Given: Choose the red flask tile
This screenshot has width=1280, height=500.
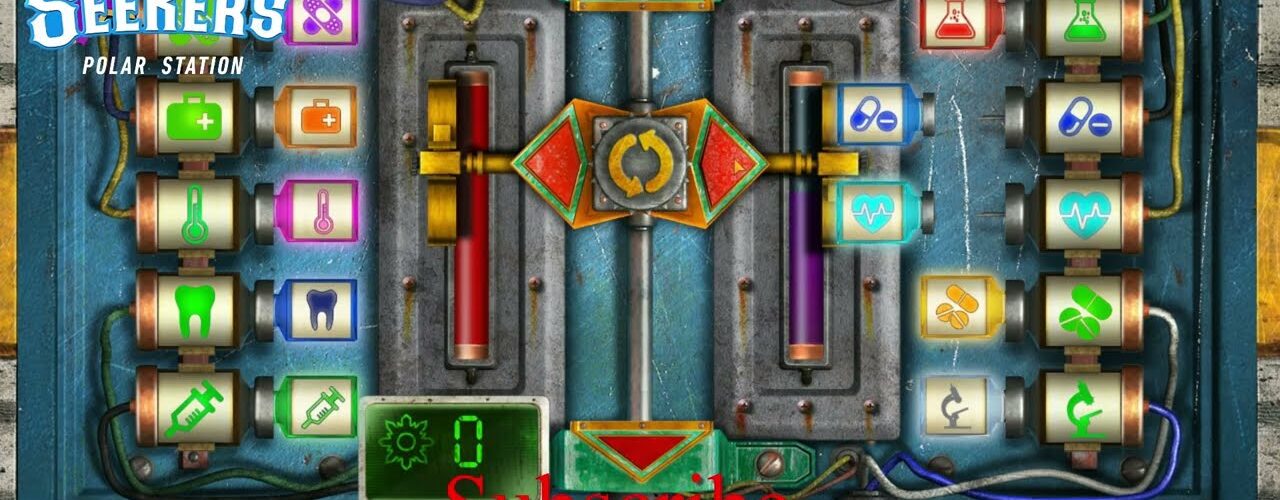Looking at the screenshot, I should coord(956,22).
